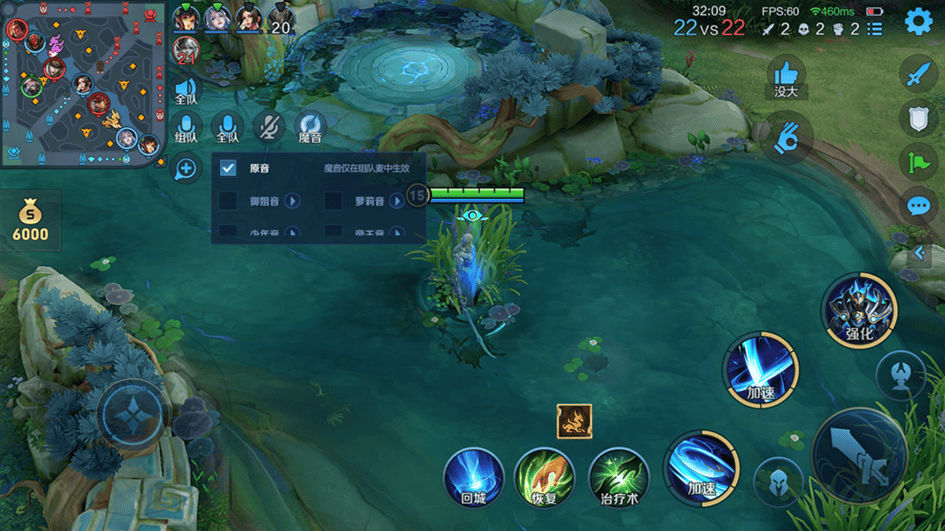Activate the 恢复 restore skill

544,475
